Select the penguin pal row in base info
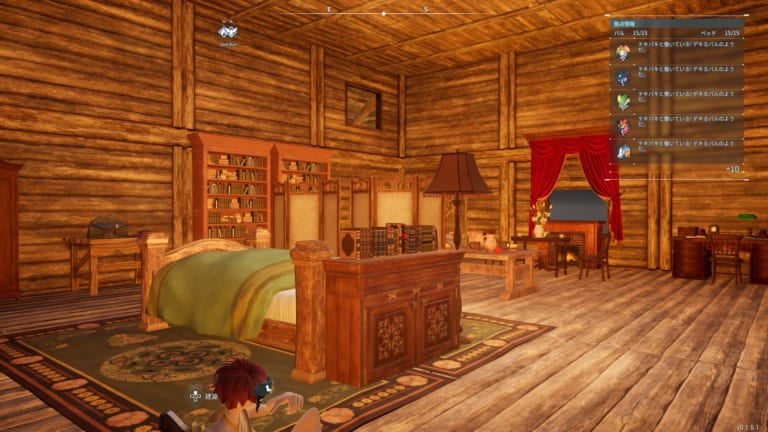768x432 pixels. [x=675, y=151]
